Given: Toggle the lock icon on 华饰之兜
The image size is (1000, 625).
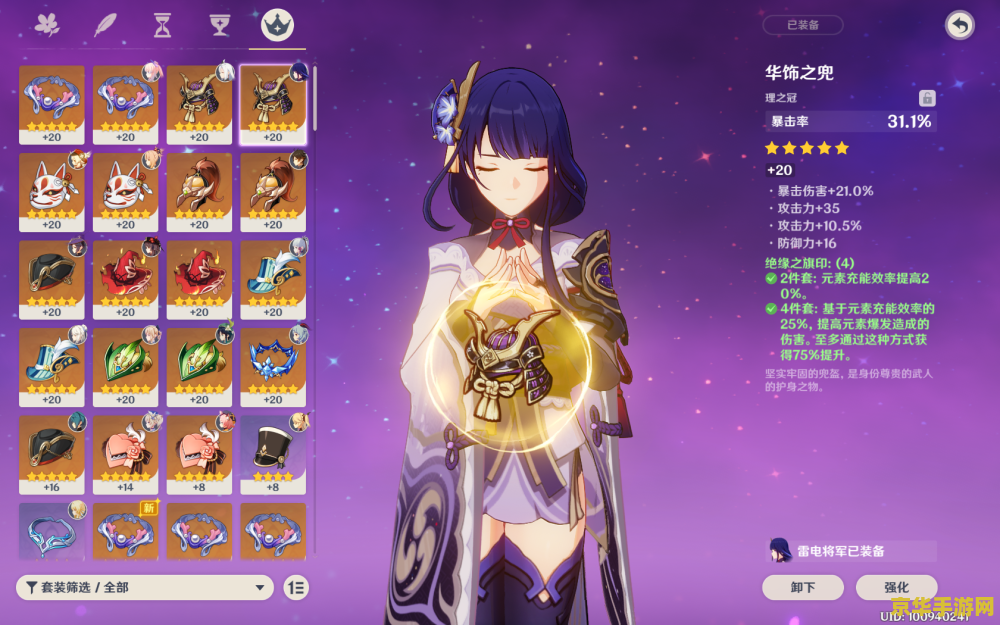Looking at the screenshot, I should 927,98.
